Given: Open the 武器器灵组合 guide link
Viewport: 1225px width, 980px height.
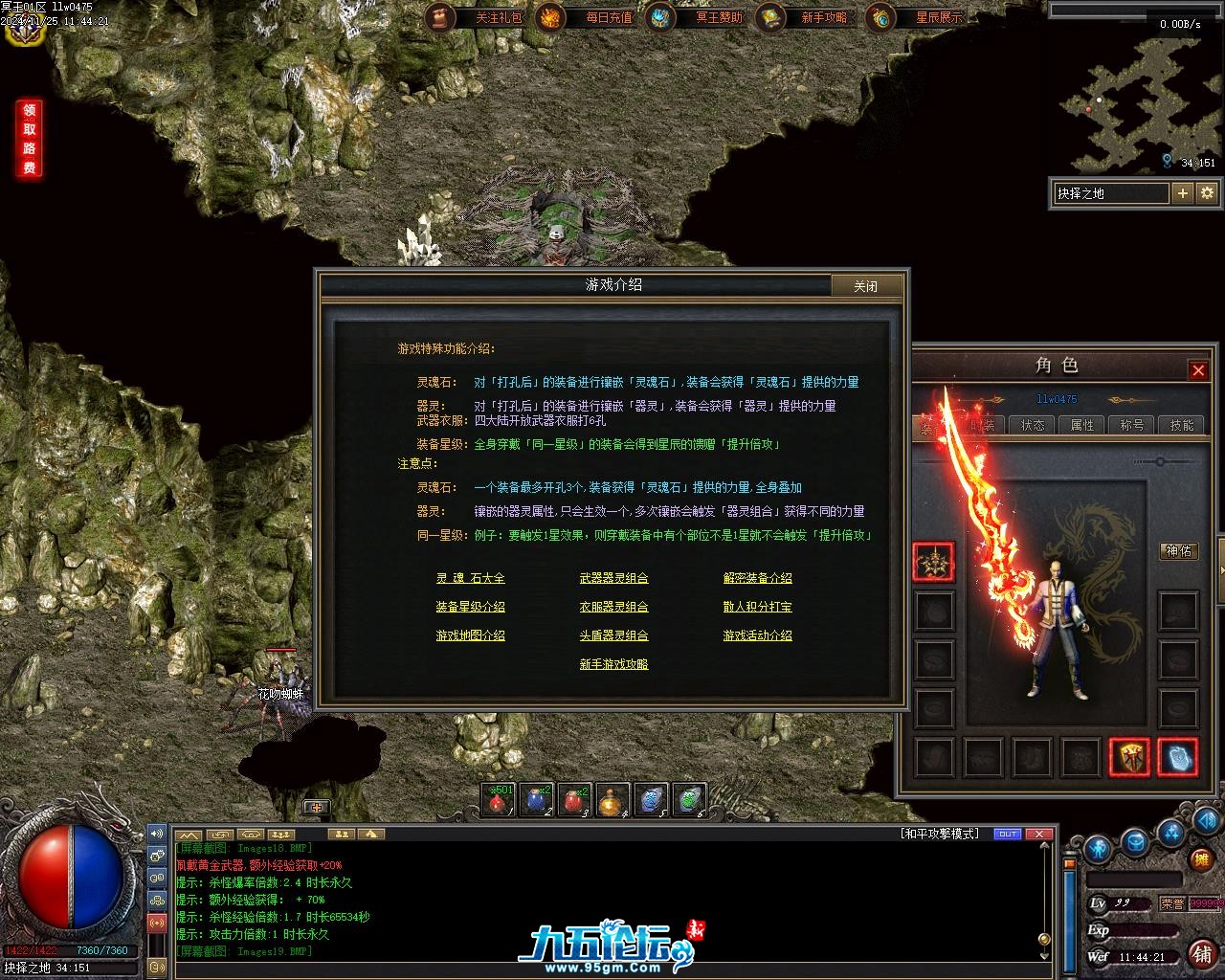Looking at the screenshot, I should 613,578.
